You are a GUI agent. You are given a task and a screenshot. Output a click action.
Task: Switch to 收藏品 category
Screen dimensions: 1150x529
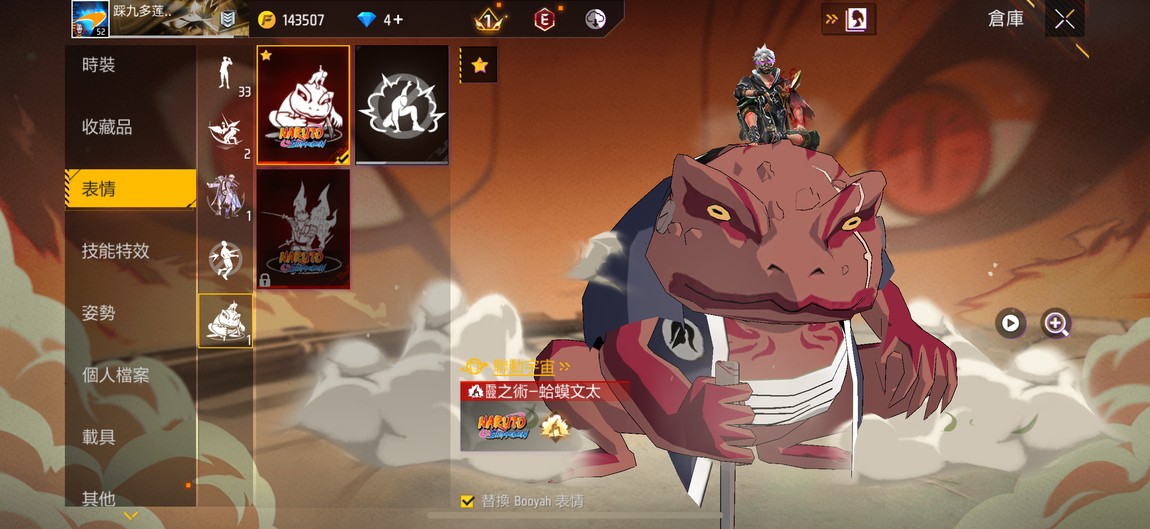pyautogui.click(x=130, y=127)
